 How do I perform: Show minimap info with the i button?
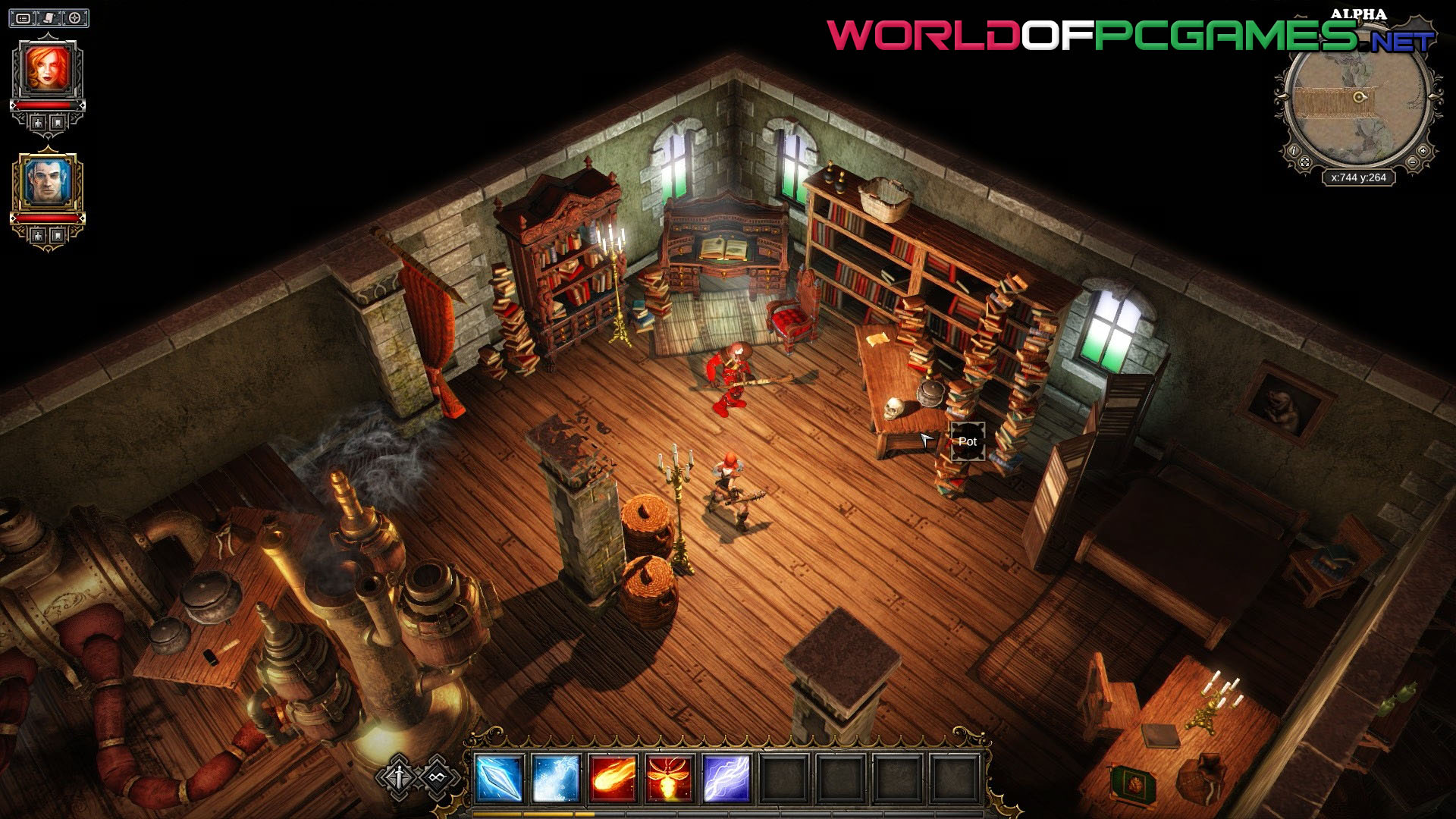[x=1294, y=151]
